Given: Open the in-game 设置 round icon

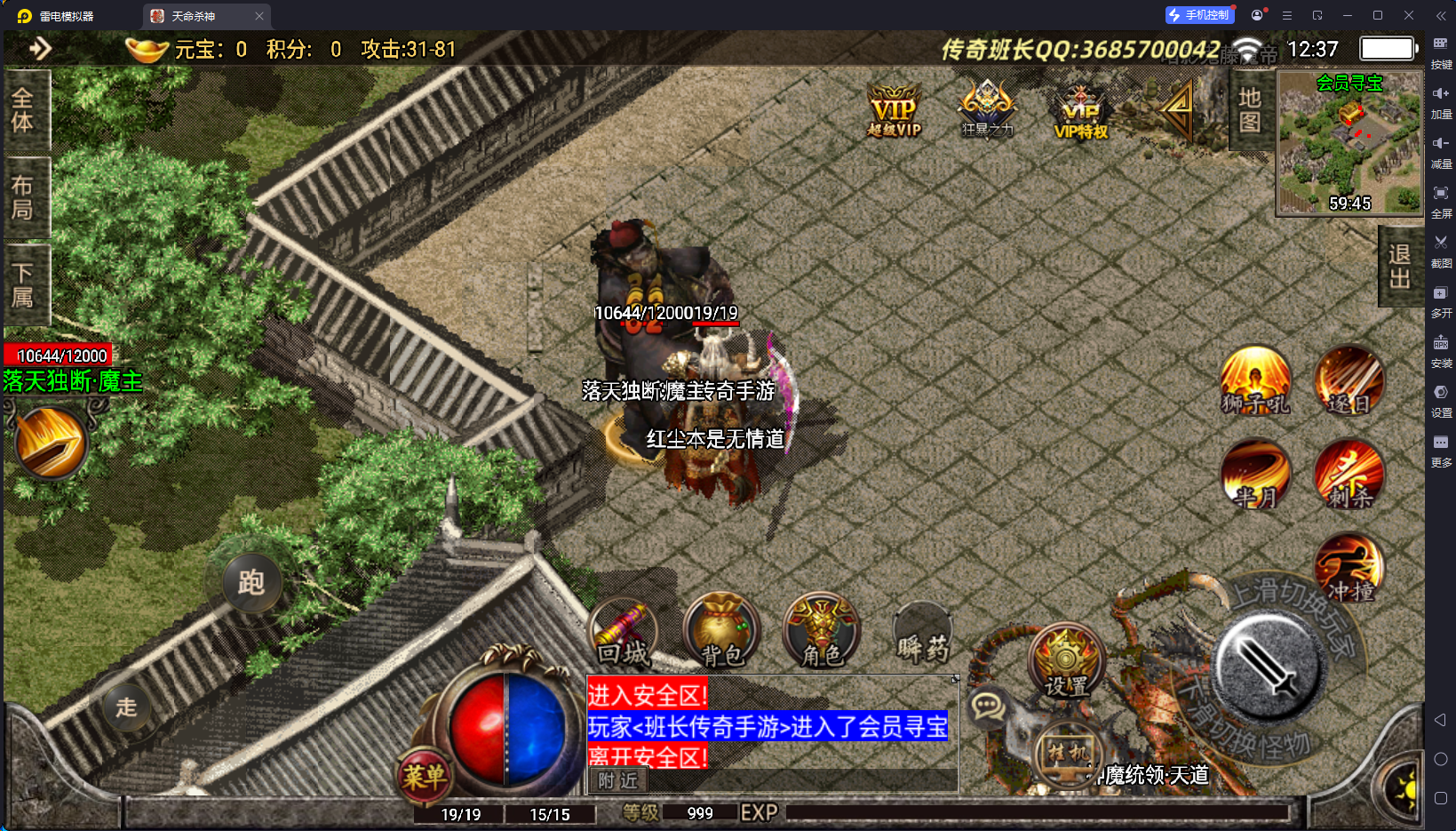Looking at the screenshot, I should 1066,662.
